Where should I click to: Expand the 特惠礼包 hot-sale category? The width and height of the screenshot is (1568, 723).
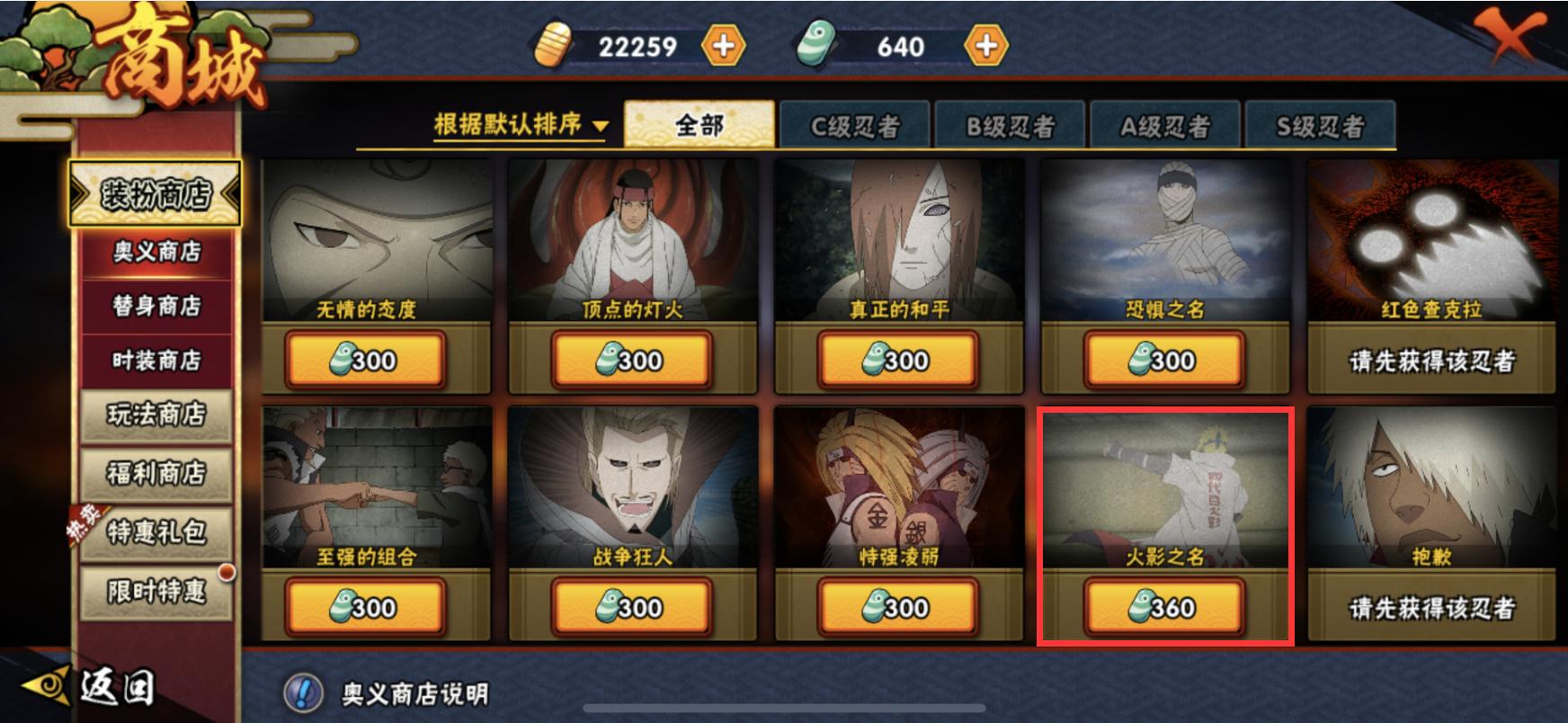[x=155, y=532]
